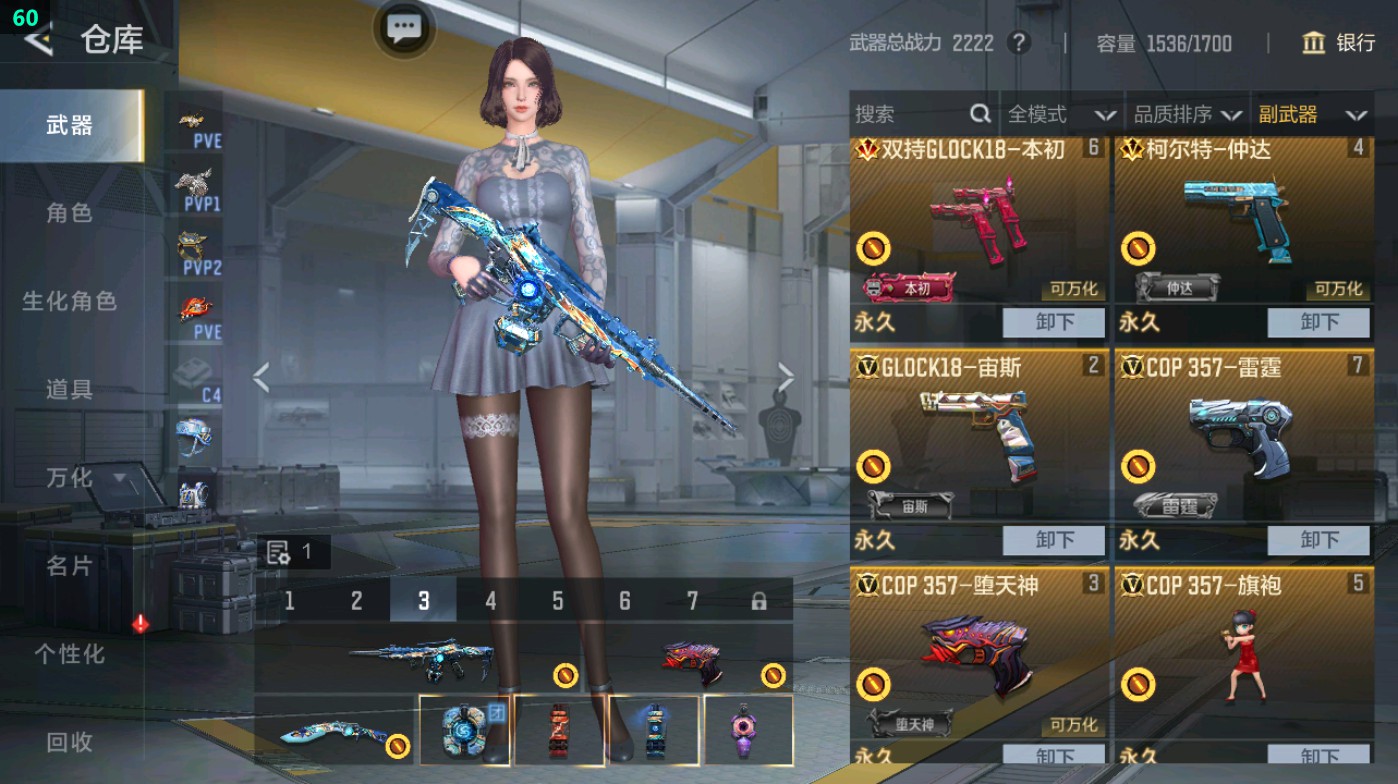
Task: Open the chat bubble icon
Action: pyautogui.click(x=404, y=27)
